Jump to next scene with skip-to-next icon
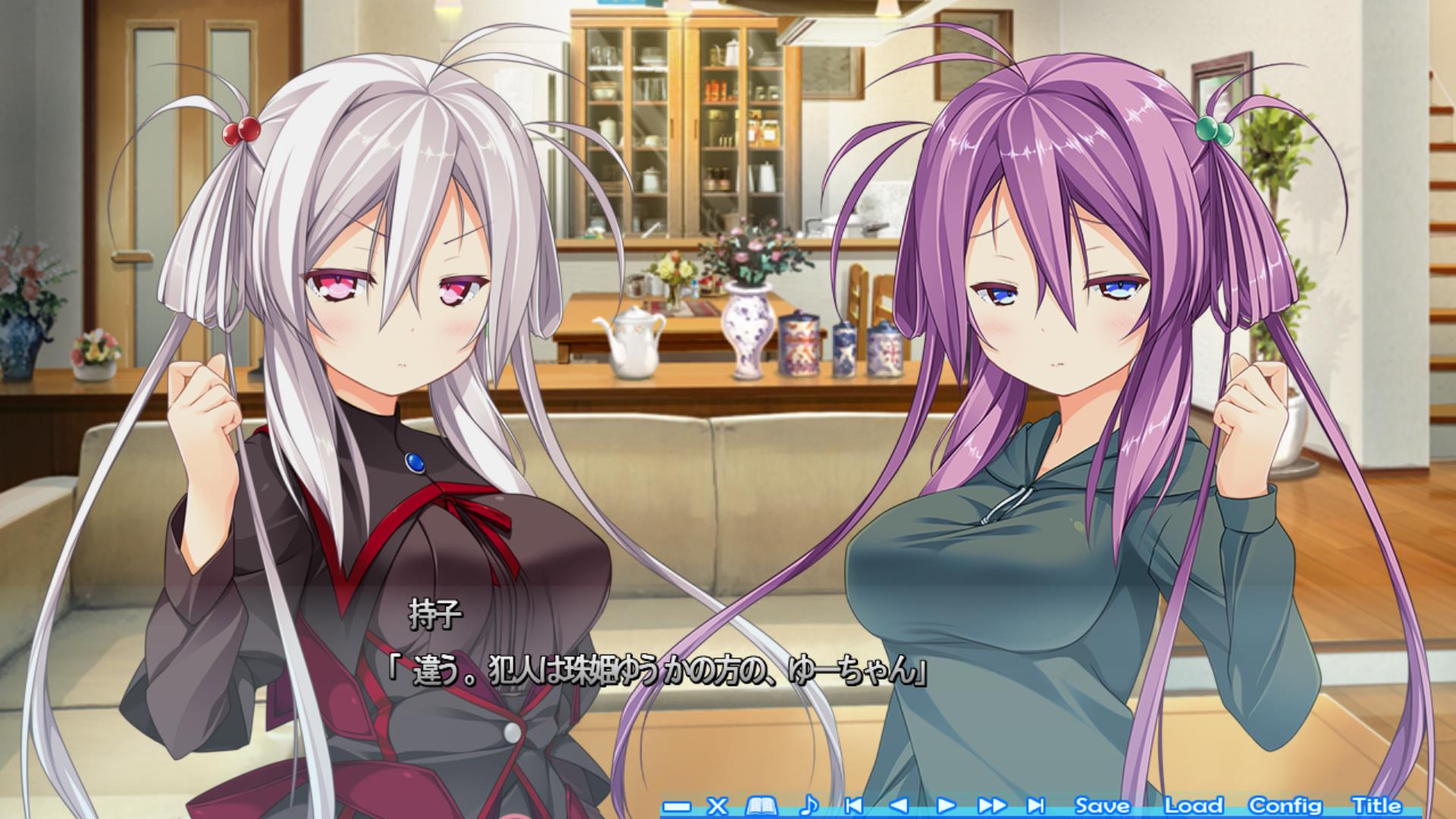 (1036, 805)
